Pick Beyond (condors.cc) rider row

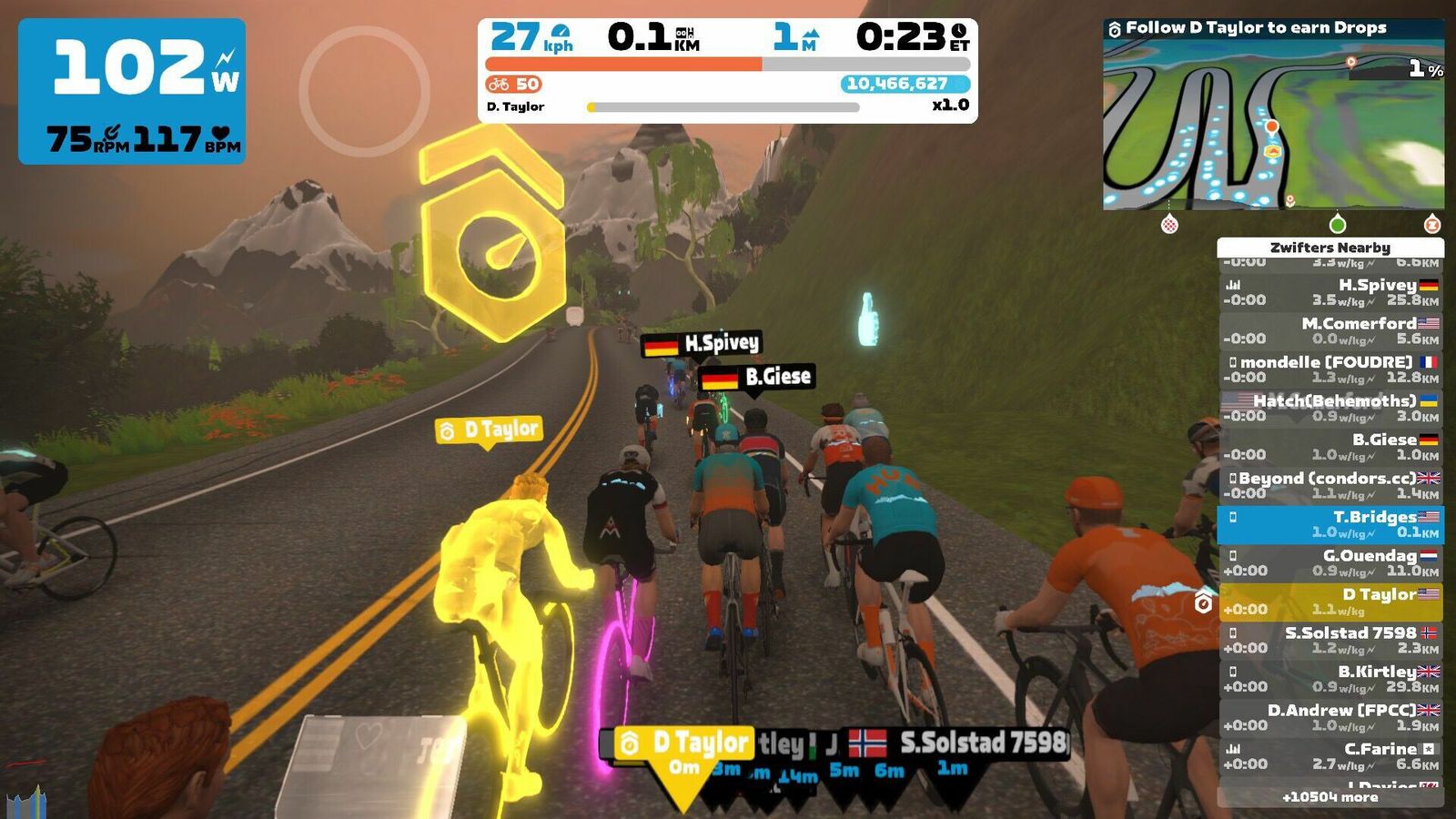pyautogui.click(x=1330, y=485)
